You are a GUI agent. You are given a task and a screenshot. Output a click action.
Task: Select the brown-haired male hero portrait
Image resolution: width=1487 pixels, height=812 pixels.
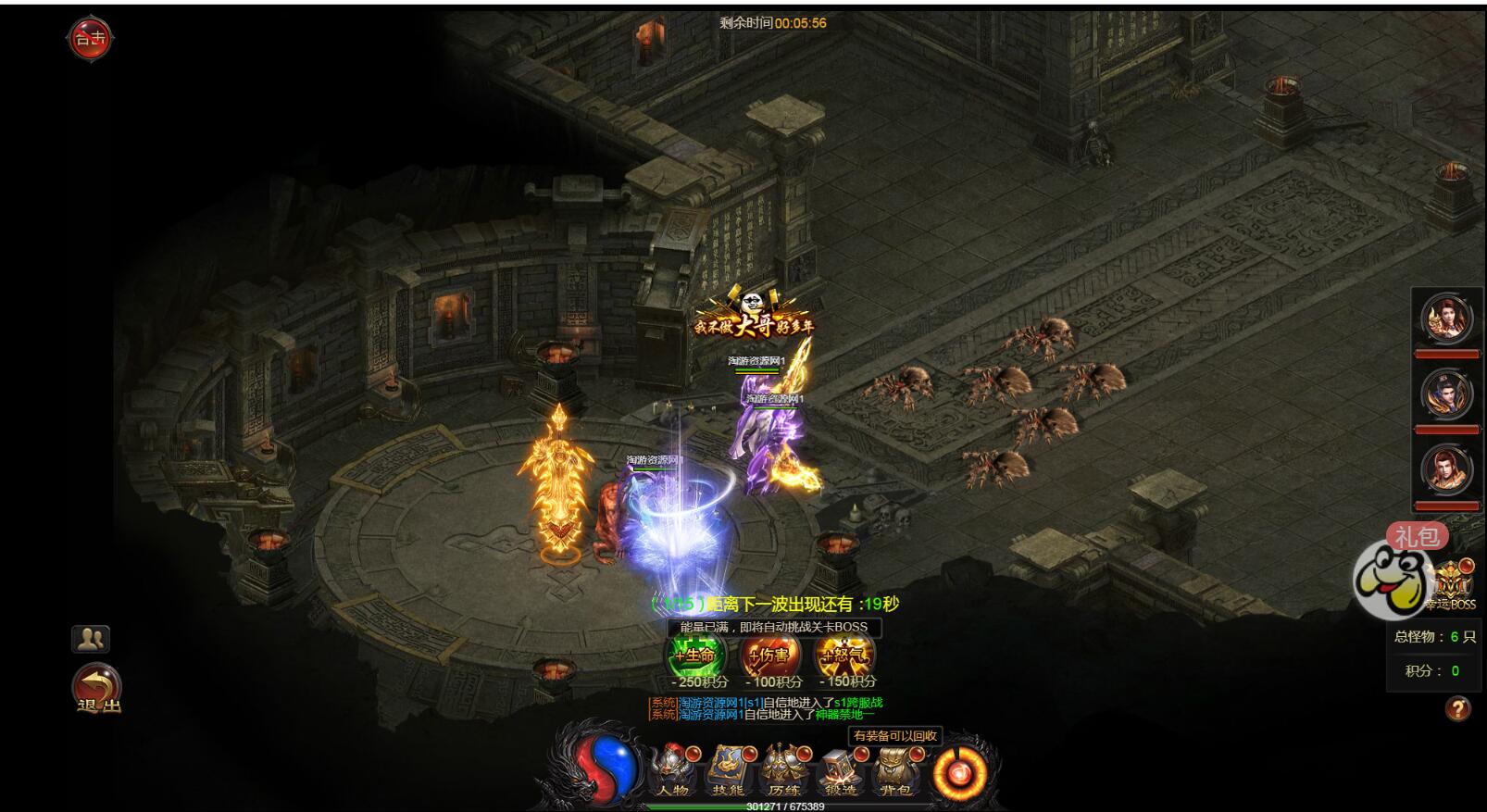pos(1447,470)
